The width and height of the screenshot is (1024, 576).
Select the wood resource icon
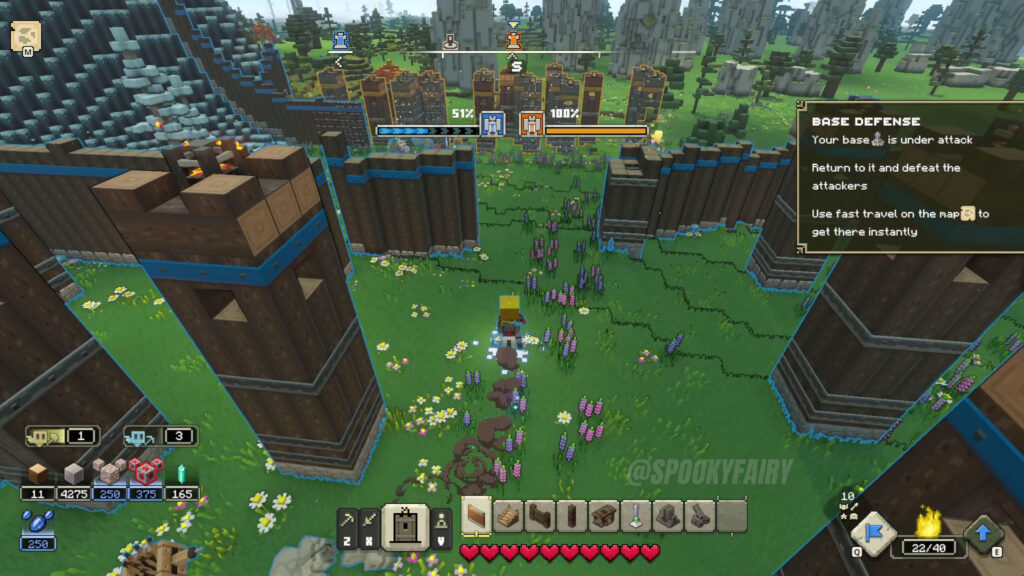point(38,473)
